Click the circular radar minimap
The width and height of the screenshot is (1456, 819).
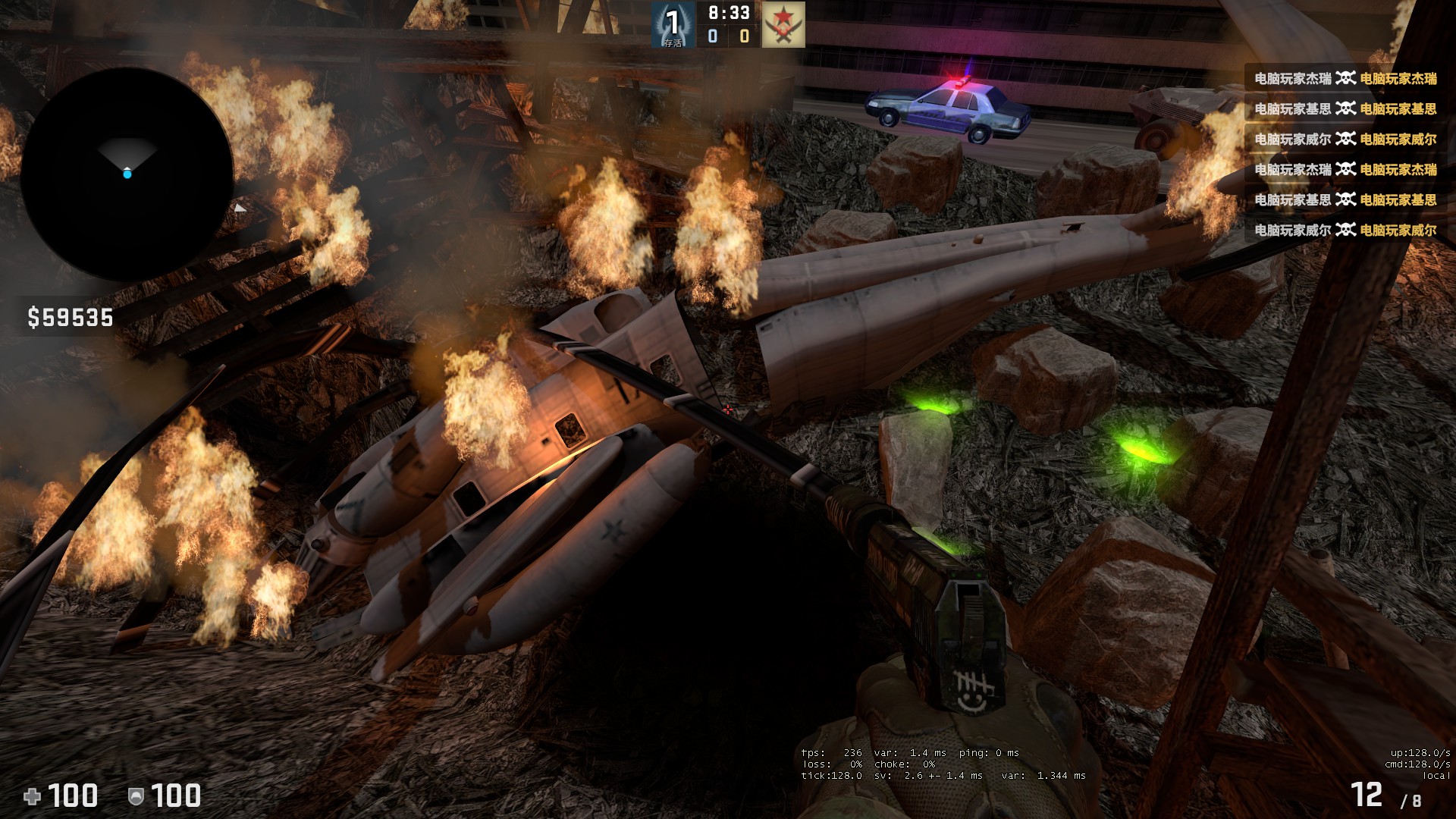(127, 174)
